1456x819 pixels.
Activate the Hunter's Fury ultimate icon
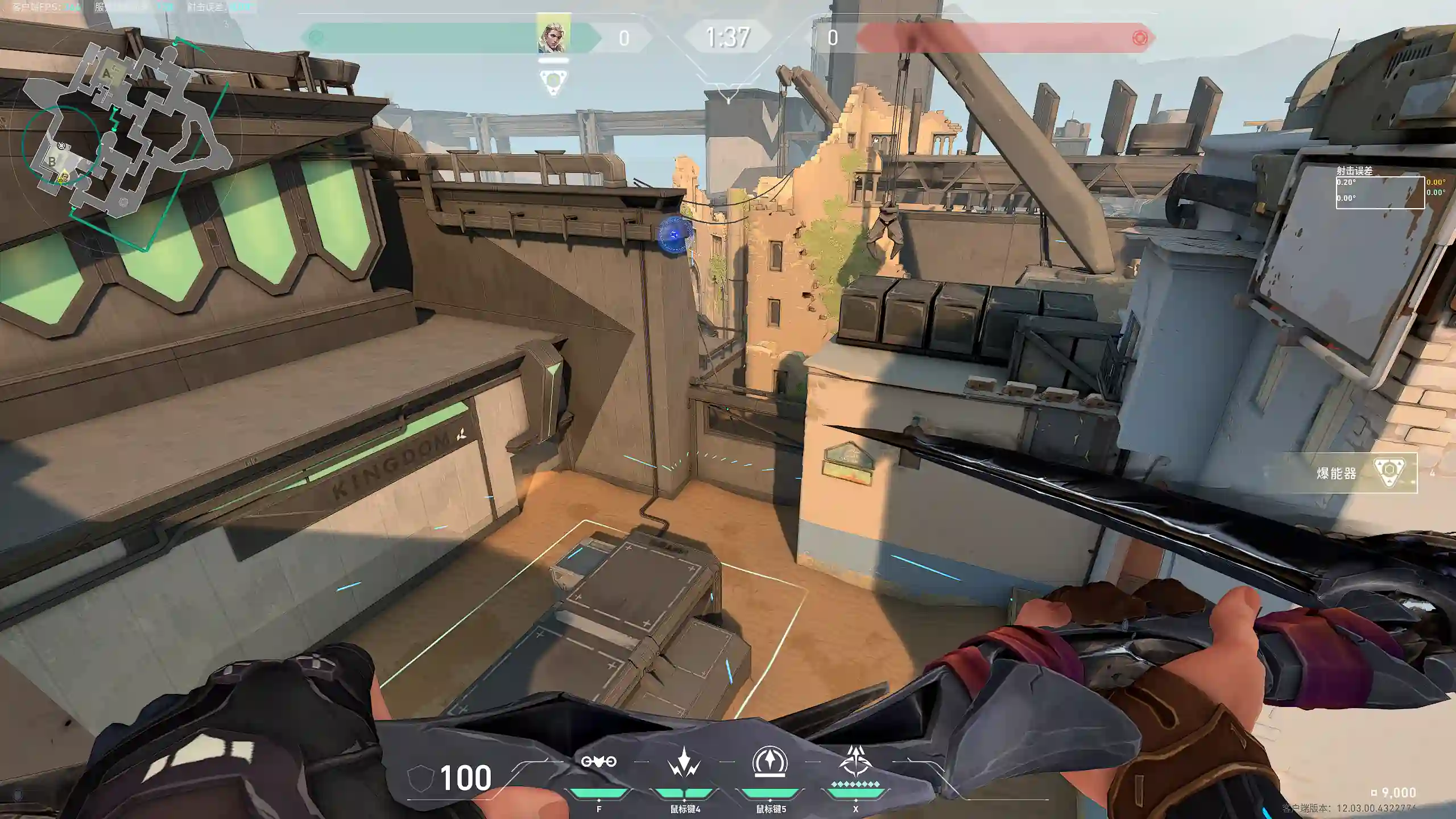(x=855, y=762)
